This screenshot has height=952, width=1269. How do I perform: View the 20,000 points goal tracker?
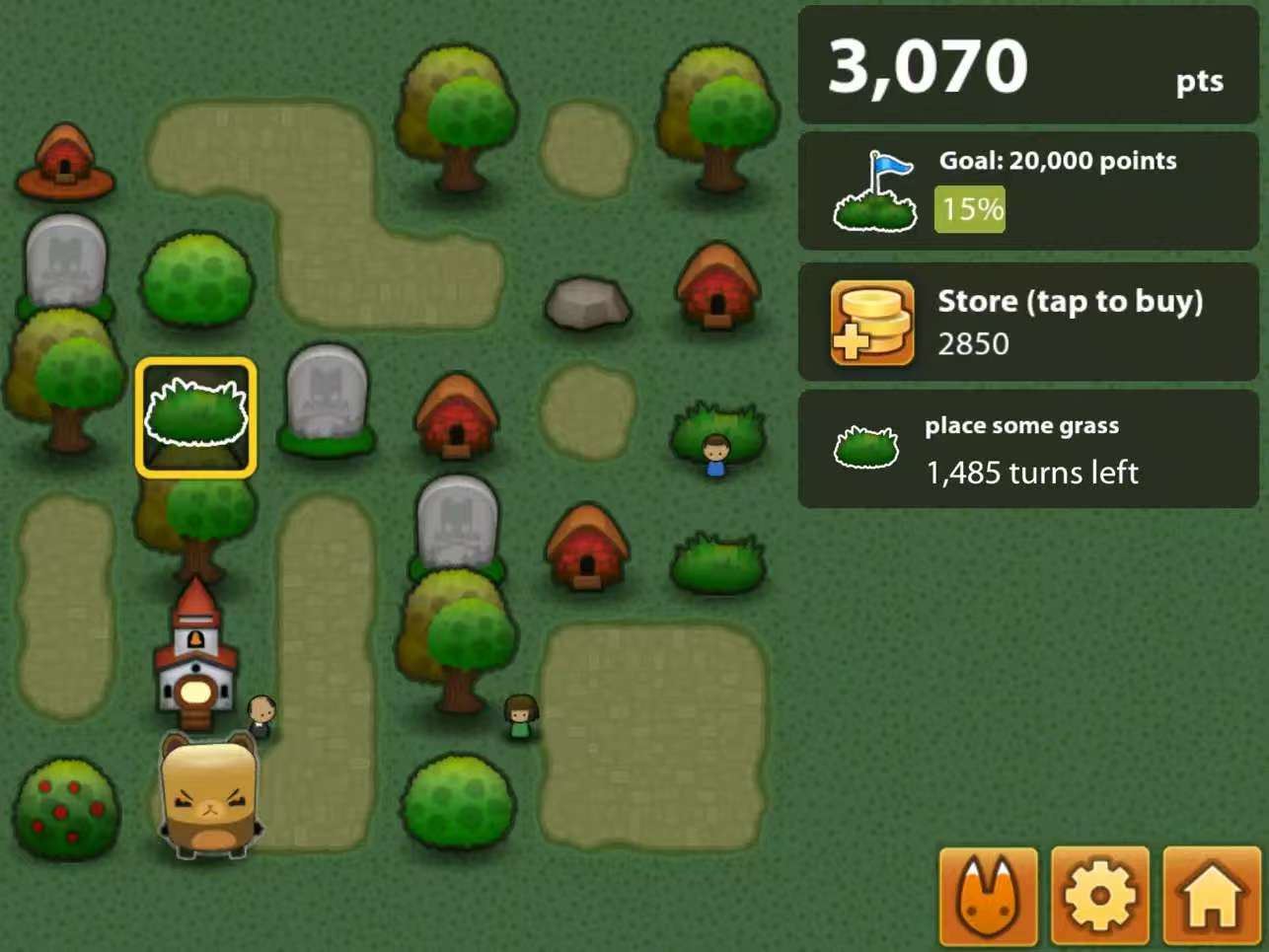[x=1027, y=190]
